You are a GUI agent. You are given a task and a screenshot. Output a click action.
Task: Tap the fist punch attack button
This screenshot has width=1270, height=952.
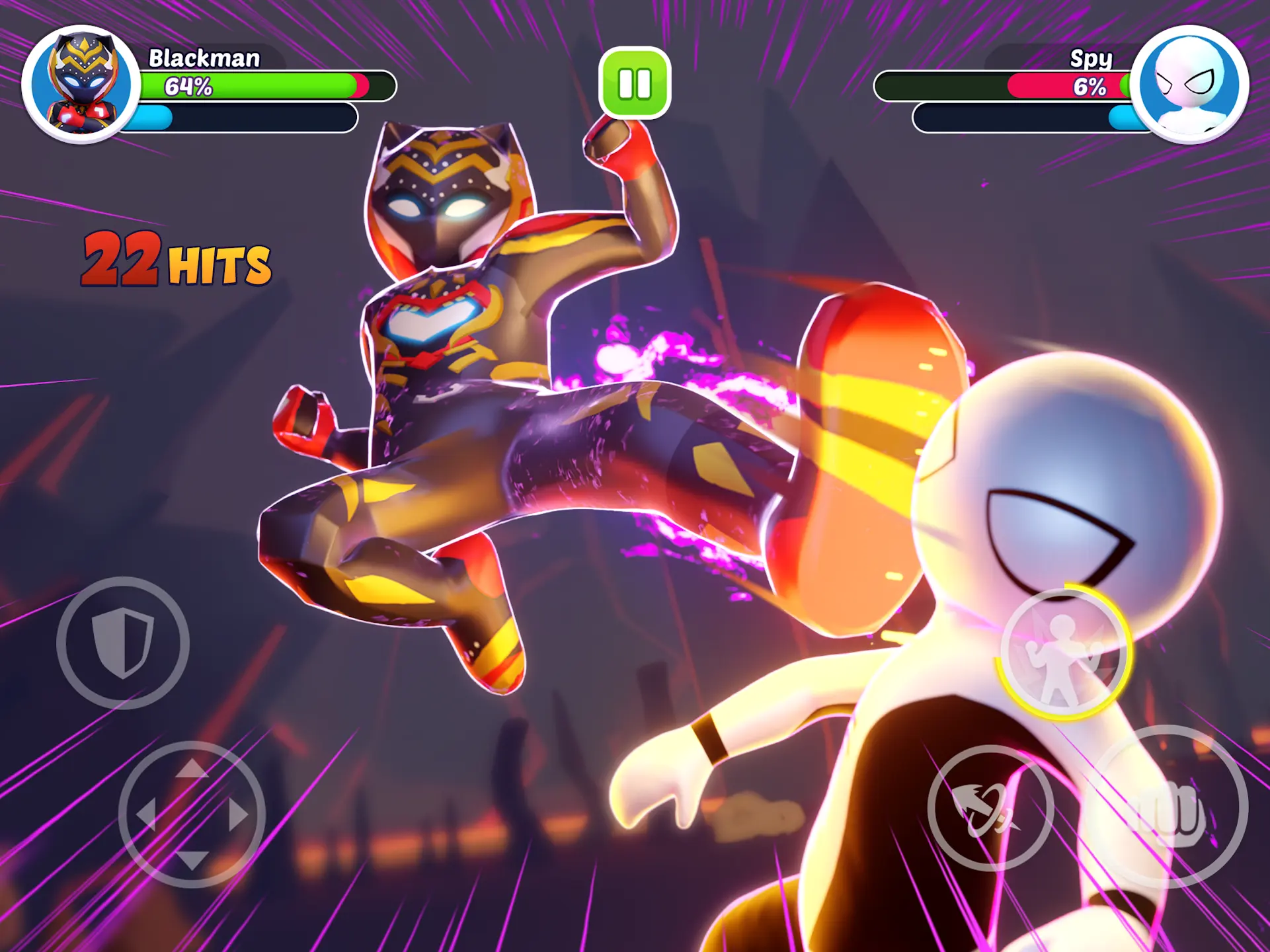(1169, 807)
